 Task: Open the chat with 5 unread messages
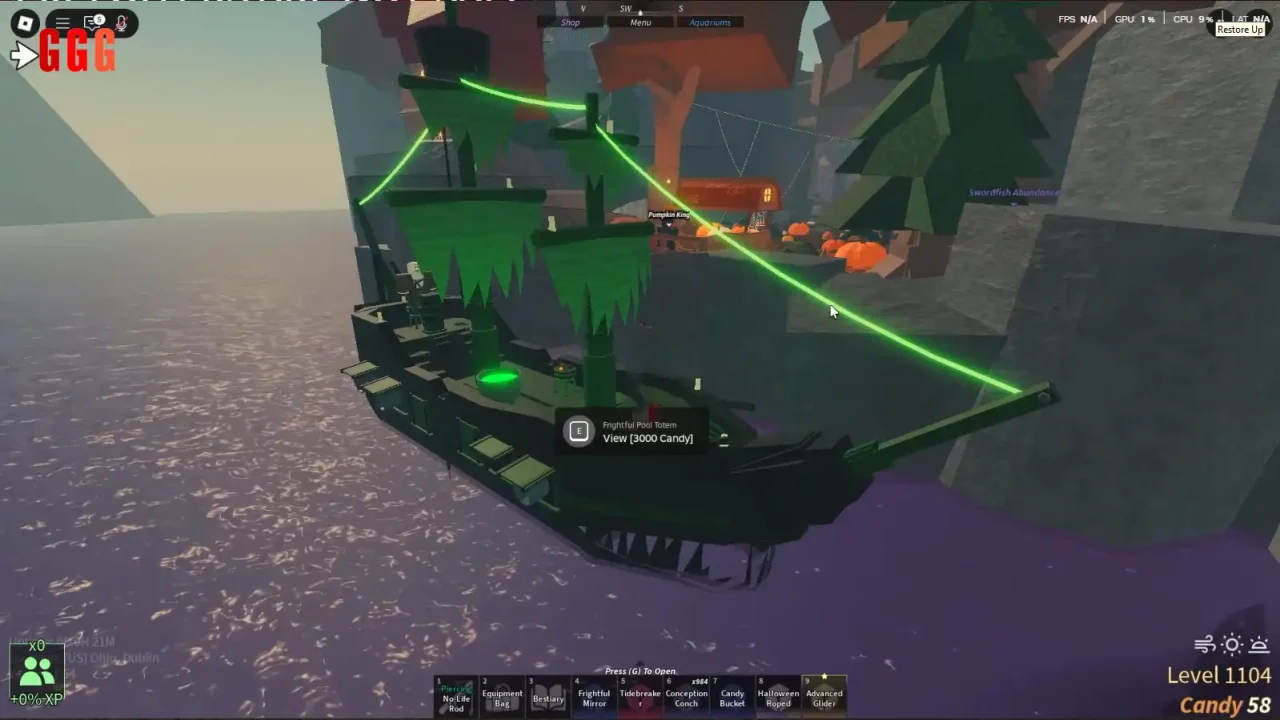pyautogui.click(x=94, y=23)
